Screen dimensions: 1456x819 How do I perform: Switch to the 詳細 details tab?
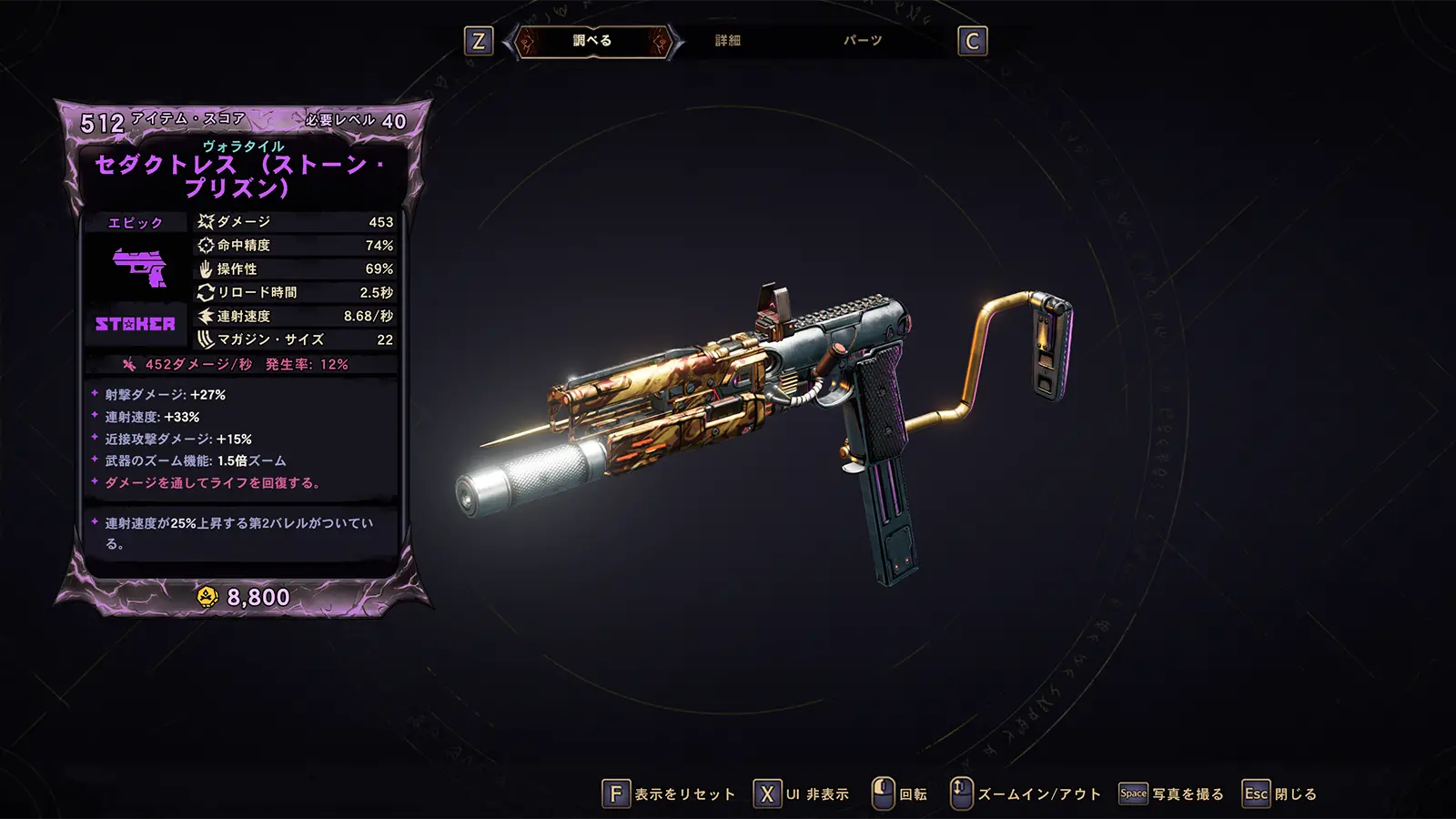point(727,41)
